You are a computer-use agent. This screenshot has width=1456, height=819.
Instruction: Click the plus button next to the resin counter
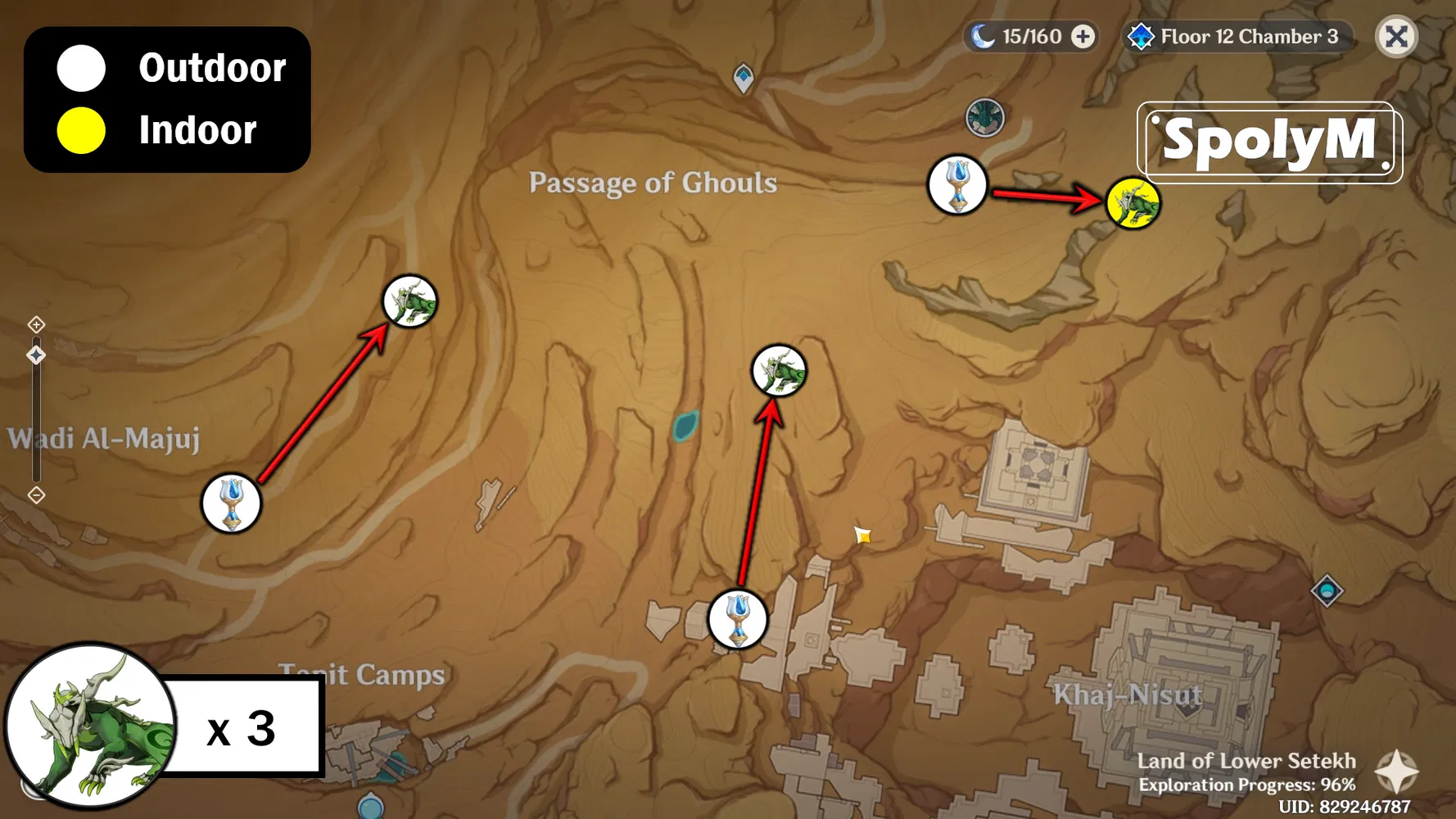click(1083, 36)
